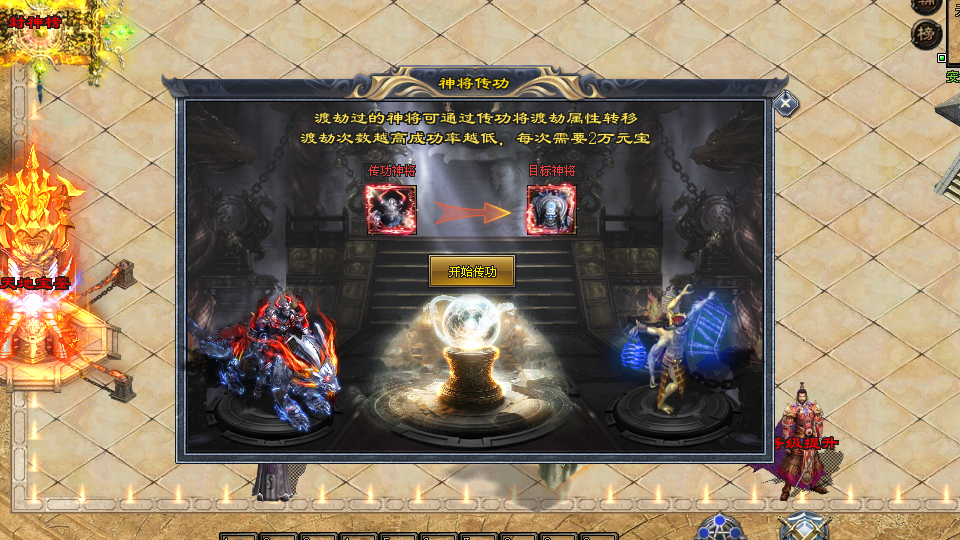Screen dimensions: 960x540
Task: Select the 传功神将 source general slot
Action: coord(391,210)
